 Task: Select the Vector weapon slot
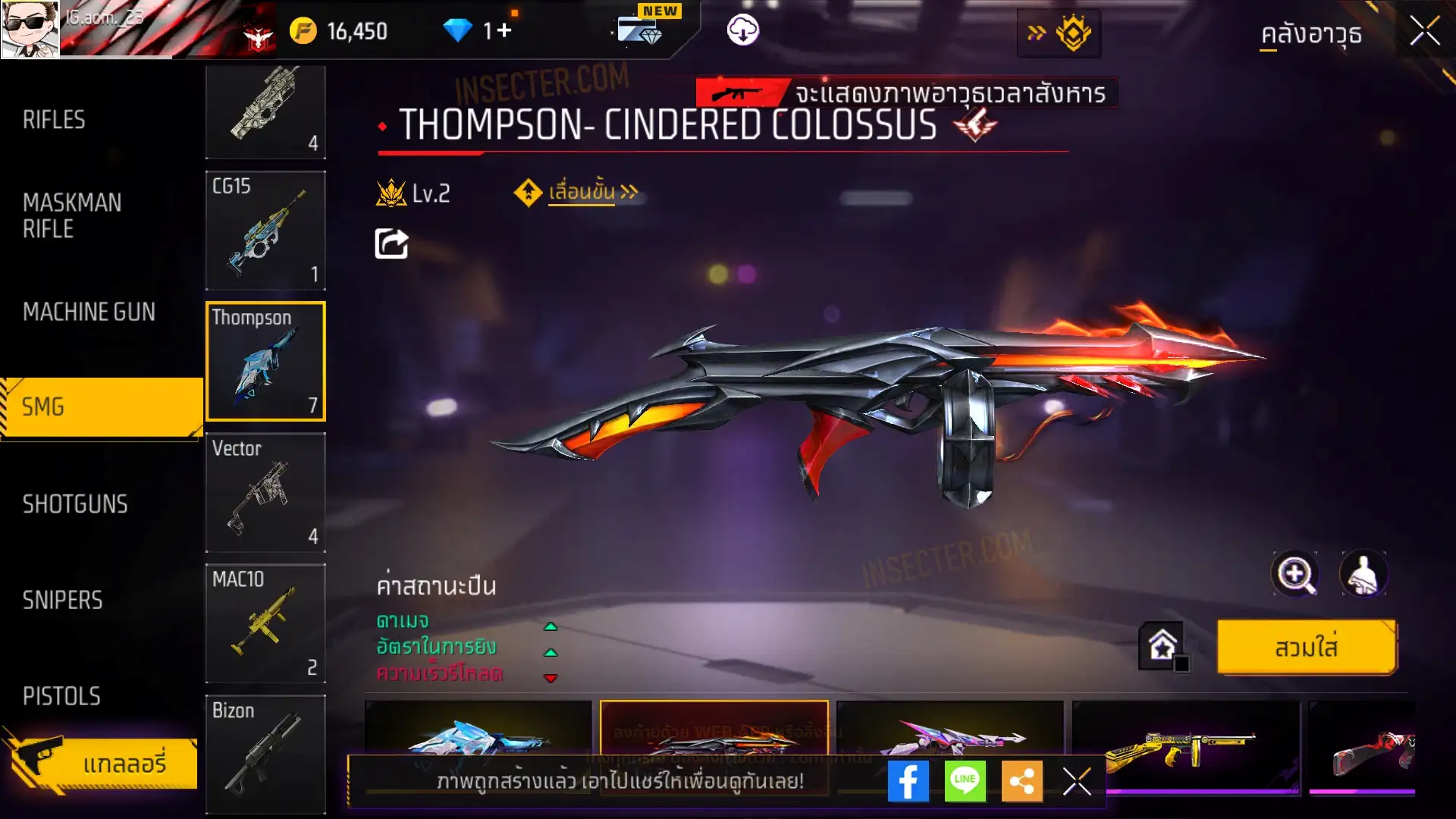click(265, 493)
